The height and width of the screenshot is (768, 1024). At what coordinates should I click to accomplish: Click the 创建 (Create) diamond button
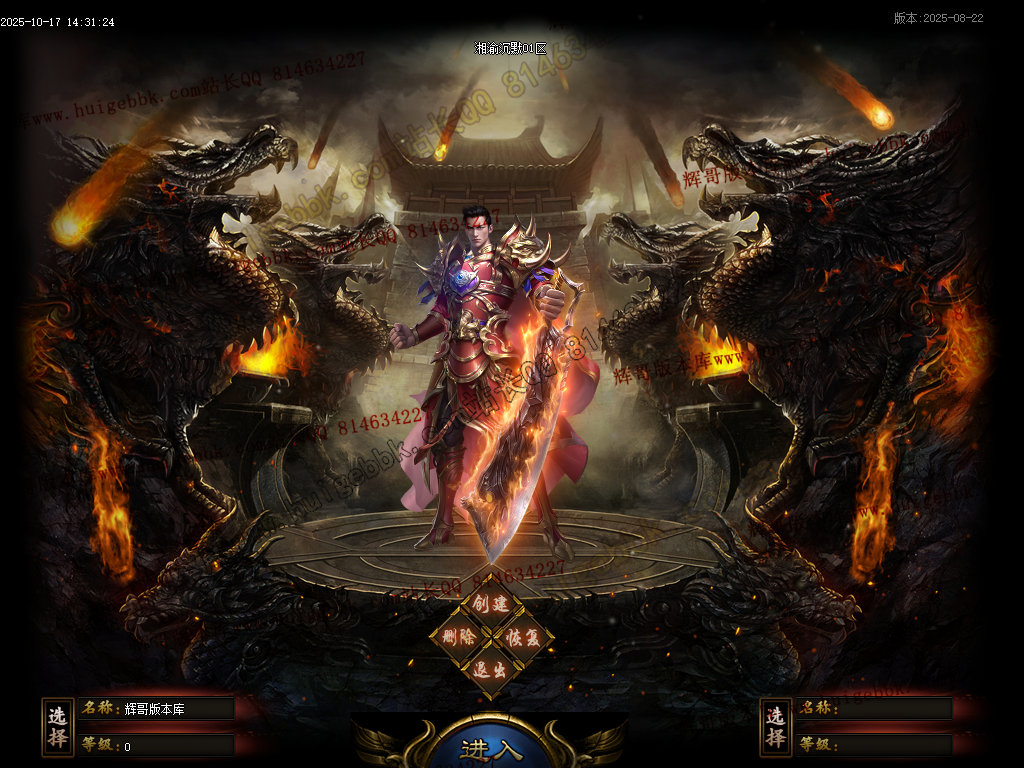[x=491, y=604]
